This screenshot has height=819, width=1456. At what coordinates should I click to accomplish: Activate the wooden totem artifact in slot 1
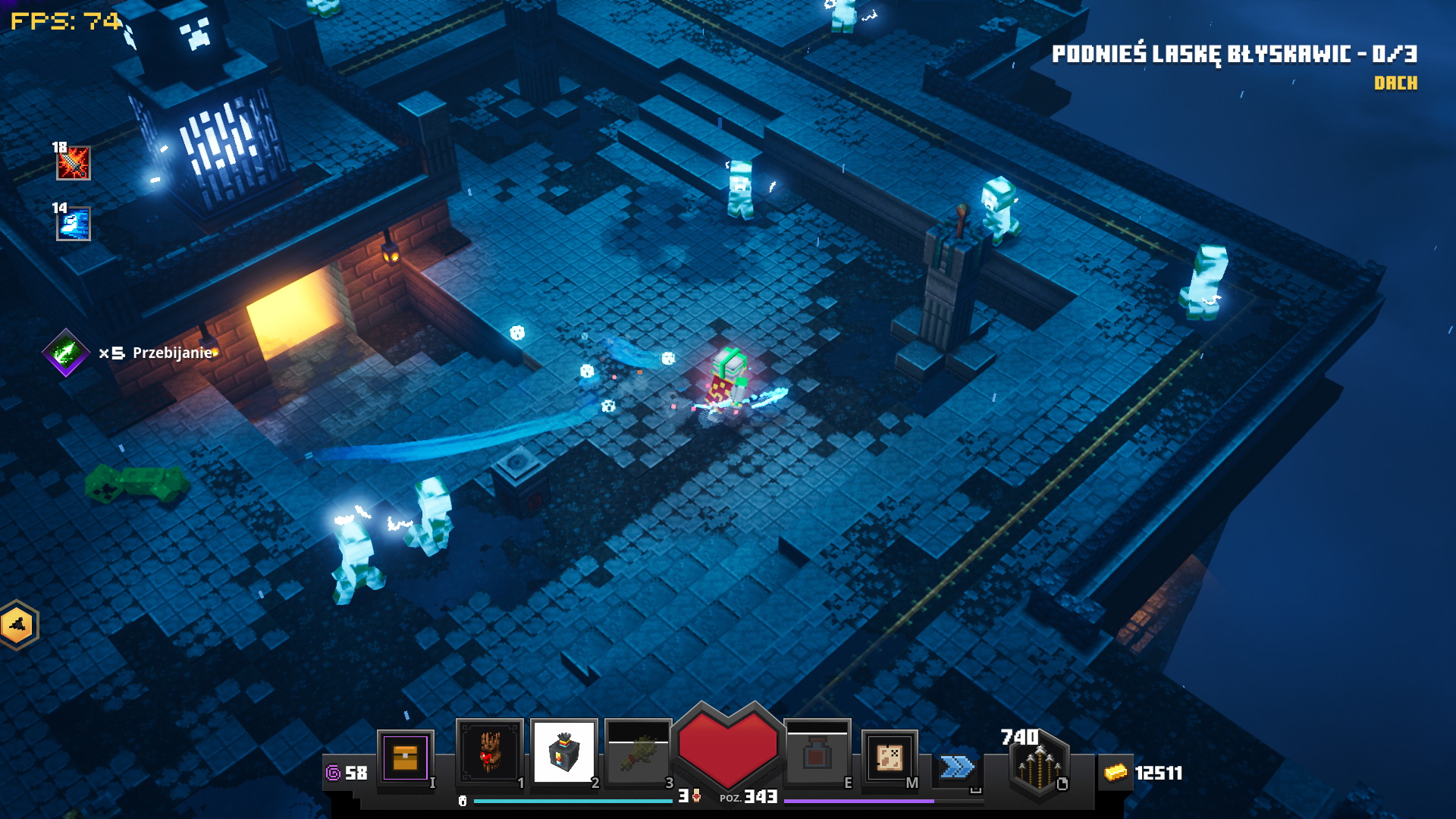(489, 752)
